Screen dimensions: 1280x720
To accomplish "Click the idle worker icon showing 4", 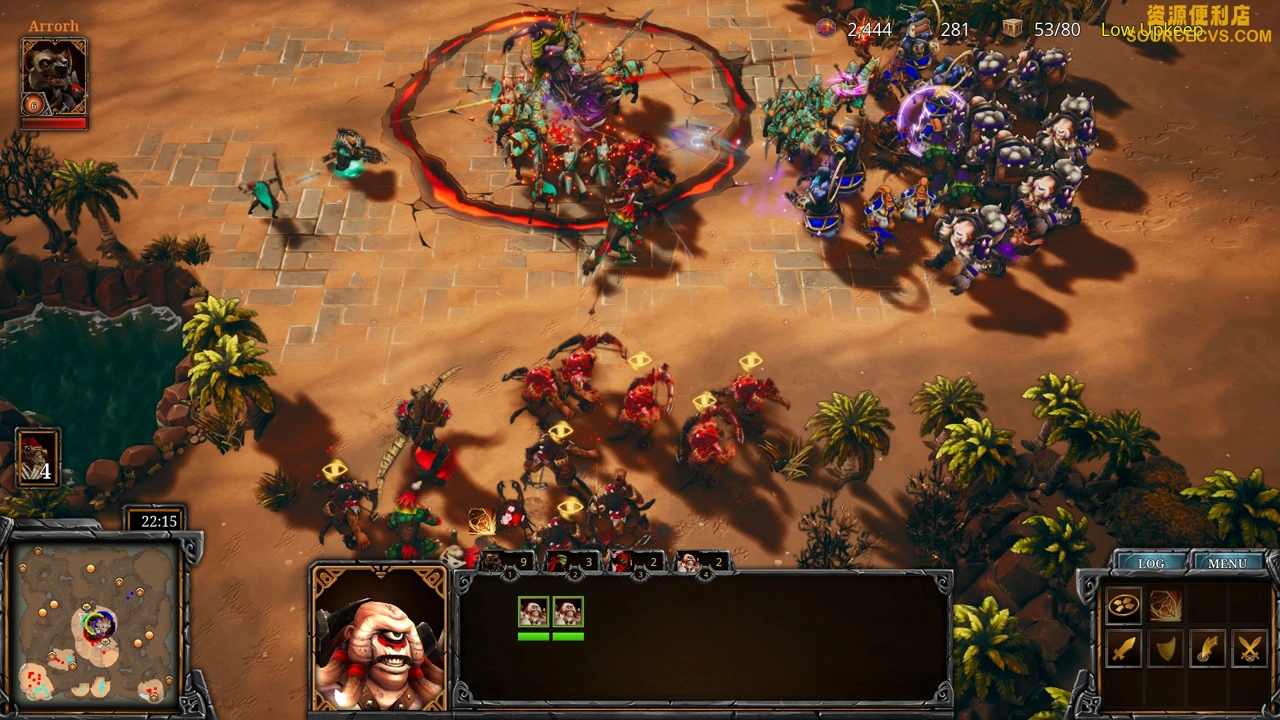I will (38, 458).
